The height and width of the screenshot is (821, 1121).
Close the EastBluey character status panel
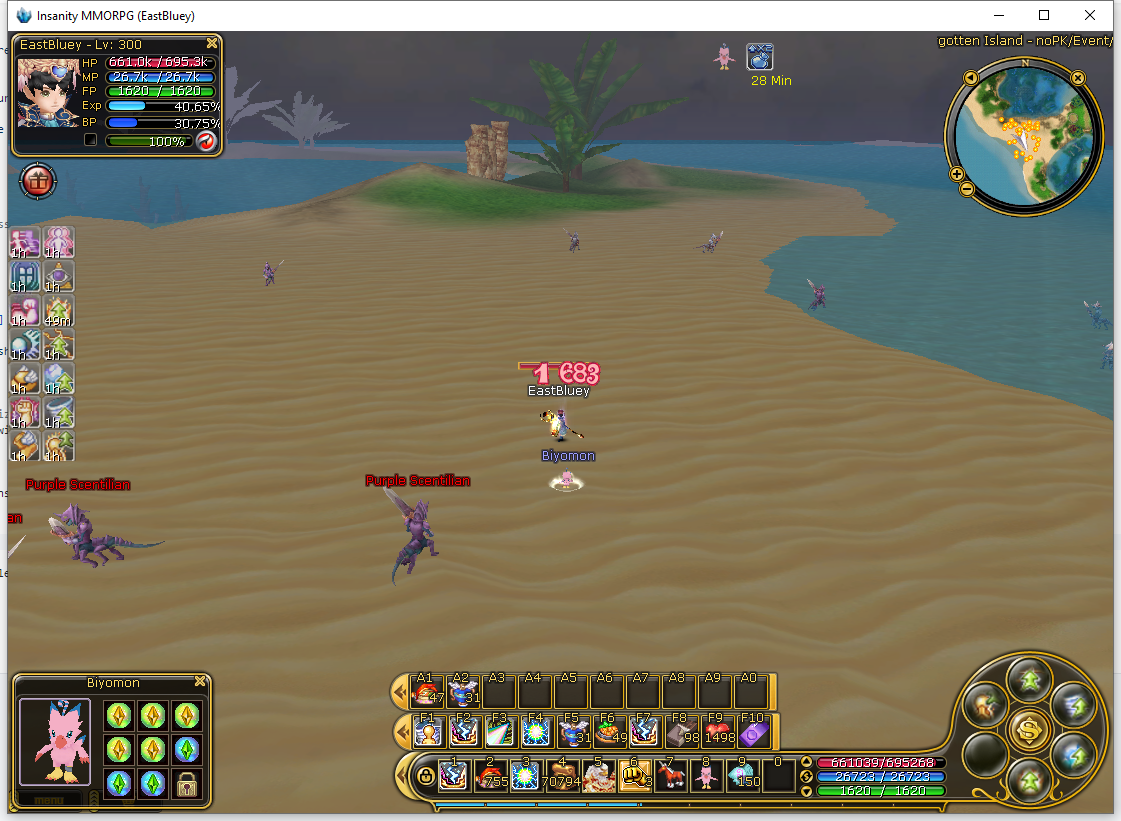pos(212,44)
